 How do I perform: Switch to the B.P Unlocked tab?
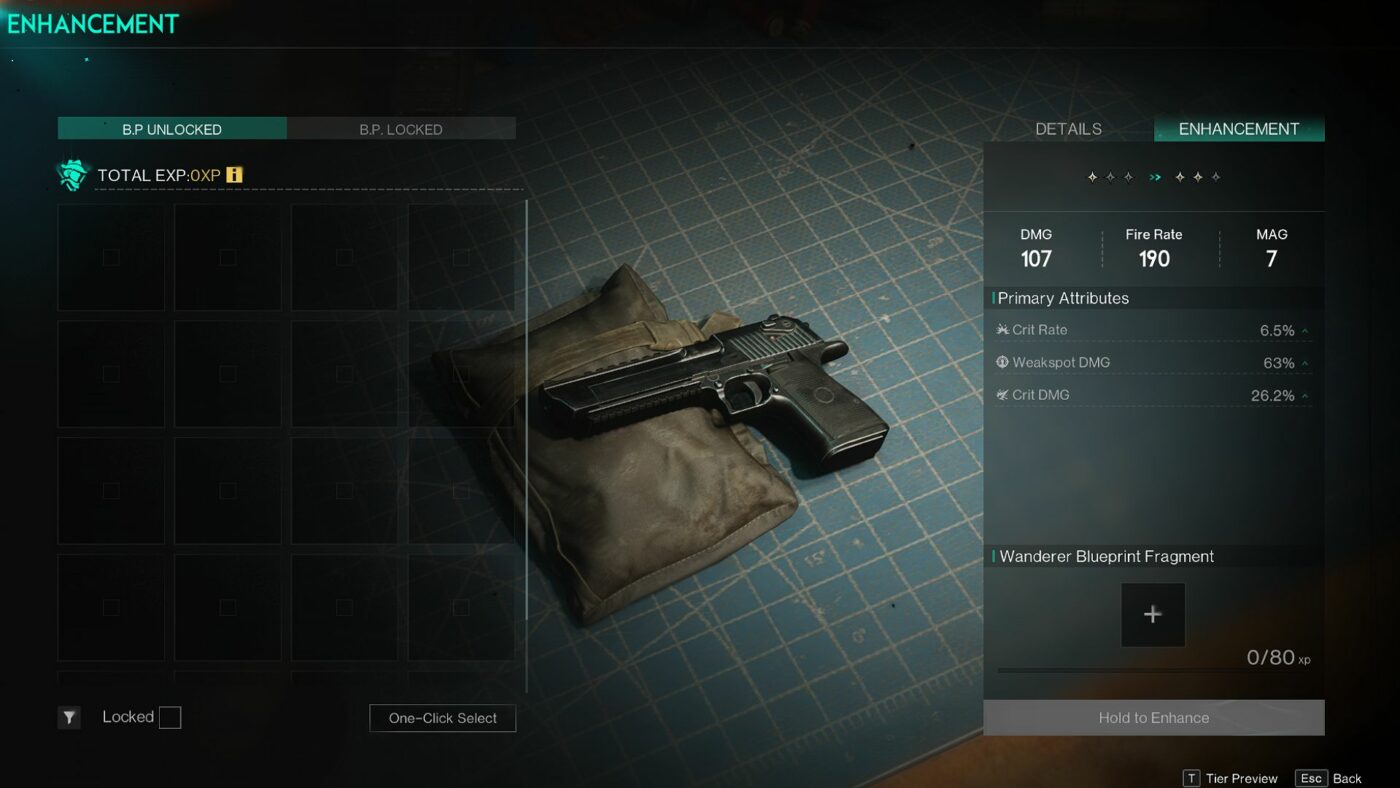click(x=172, y=129)
